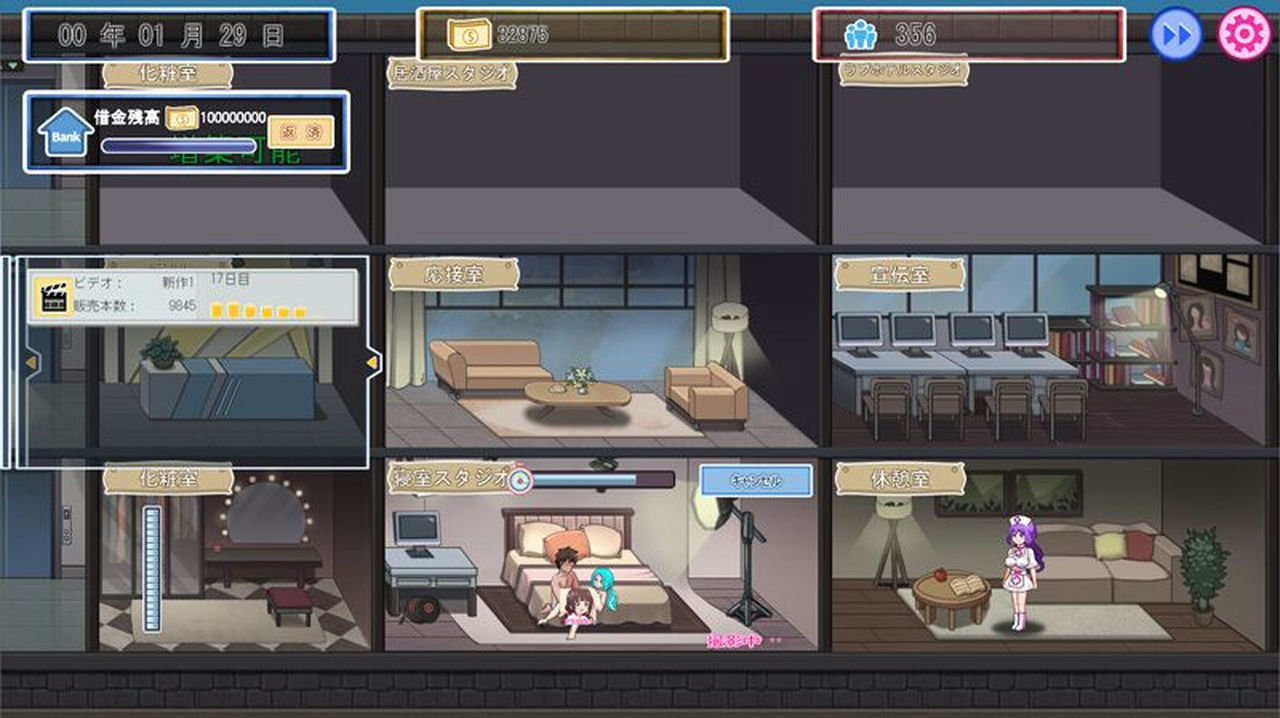The width and height of the screenshot is (1280, 718).
Task: Click the 返済 loan repayment button
Action: click(x=300, y=131)
